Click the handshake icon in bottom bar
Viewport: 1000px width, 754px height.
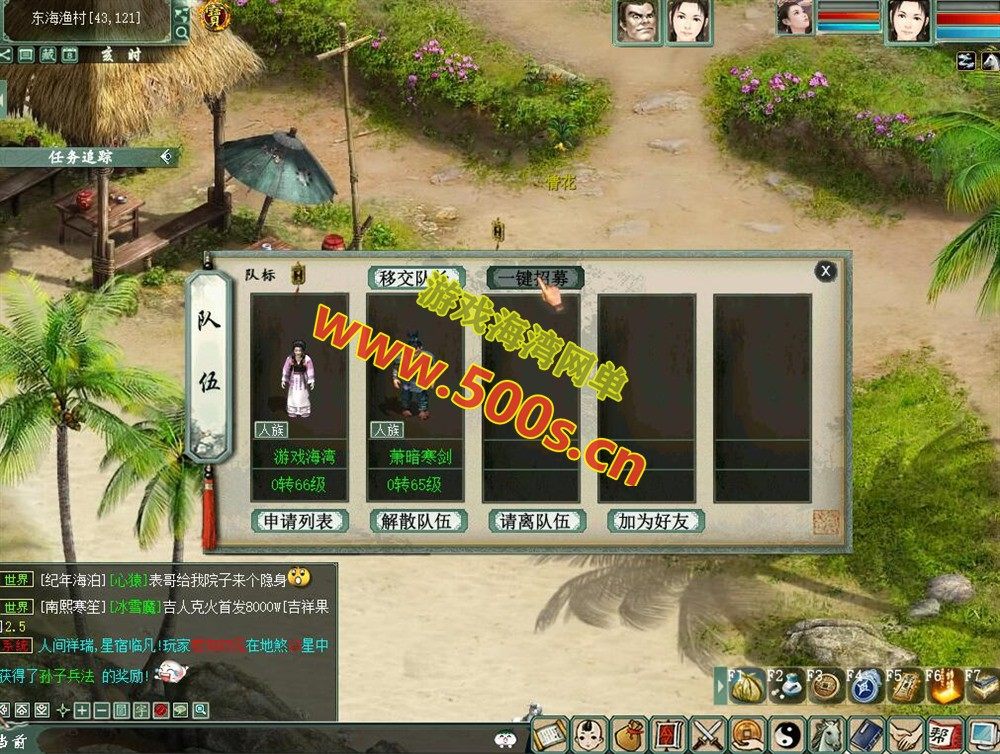902,735
